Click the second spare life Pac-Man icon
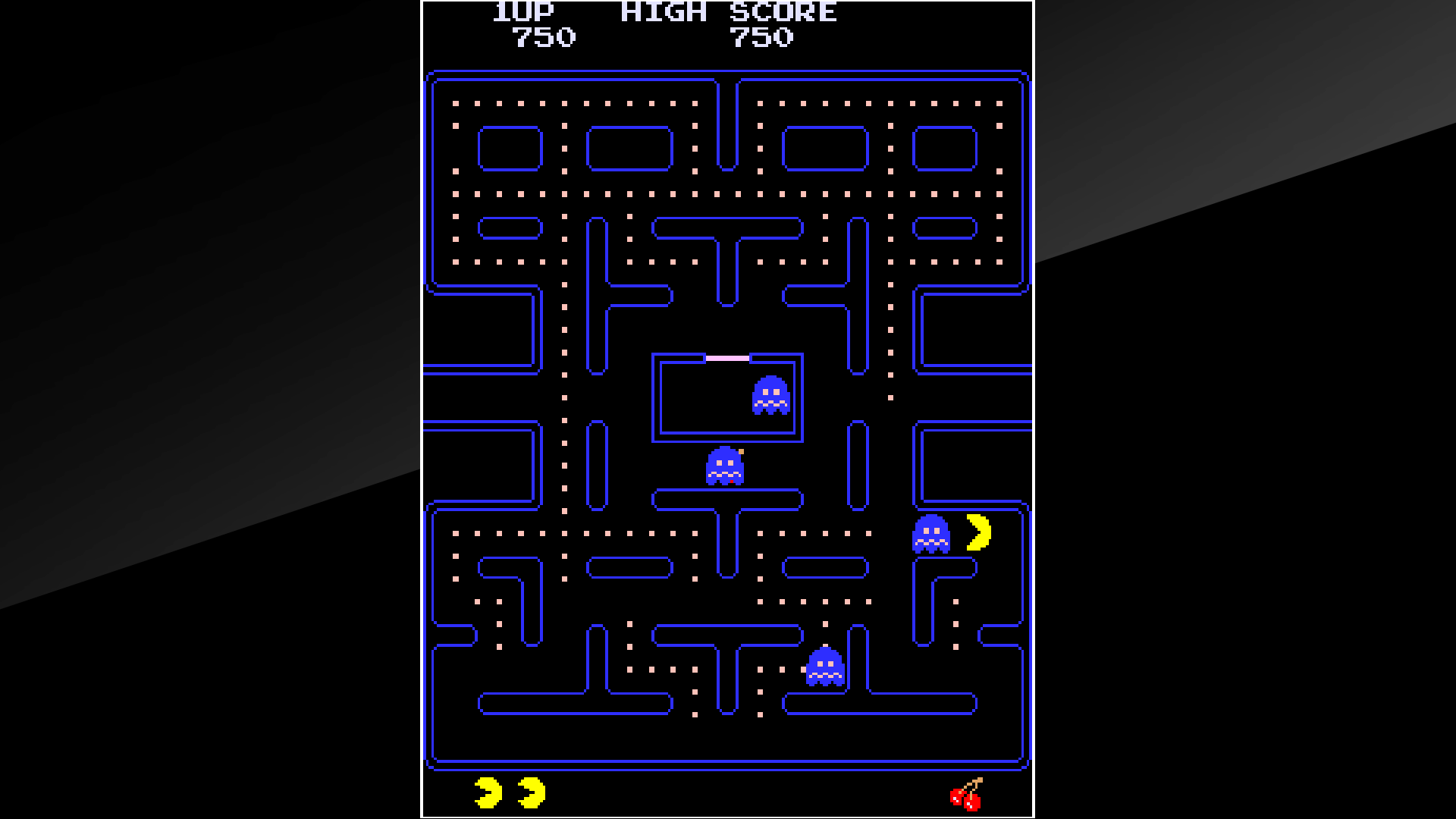 coord(532,793)
